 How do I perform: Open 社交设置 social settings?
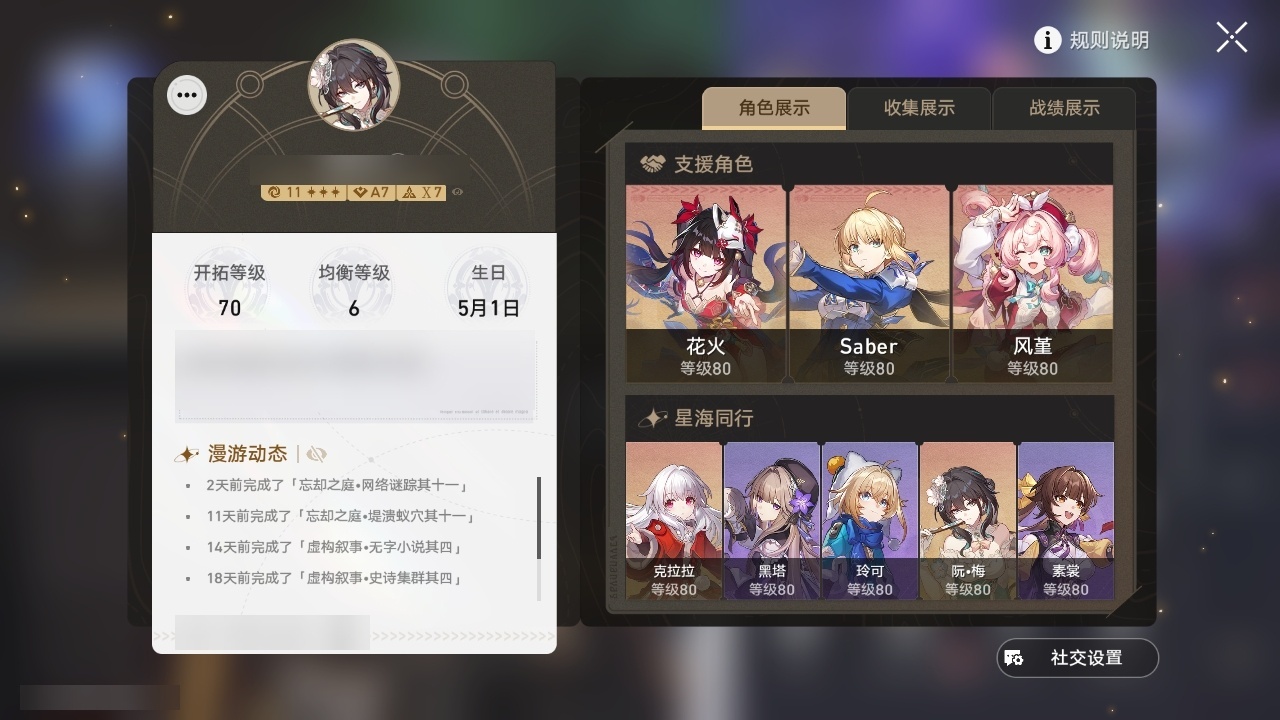tap(1077, 657)
